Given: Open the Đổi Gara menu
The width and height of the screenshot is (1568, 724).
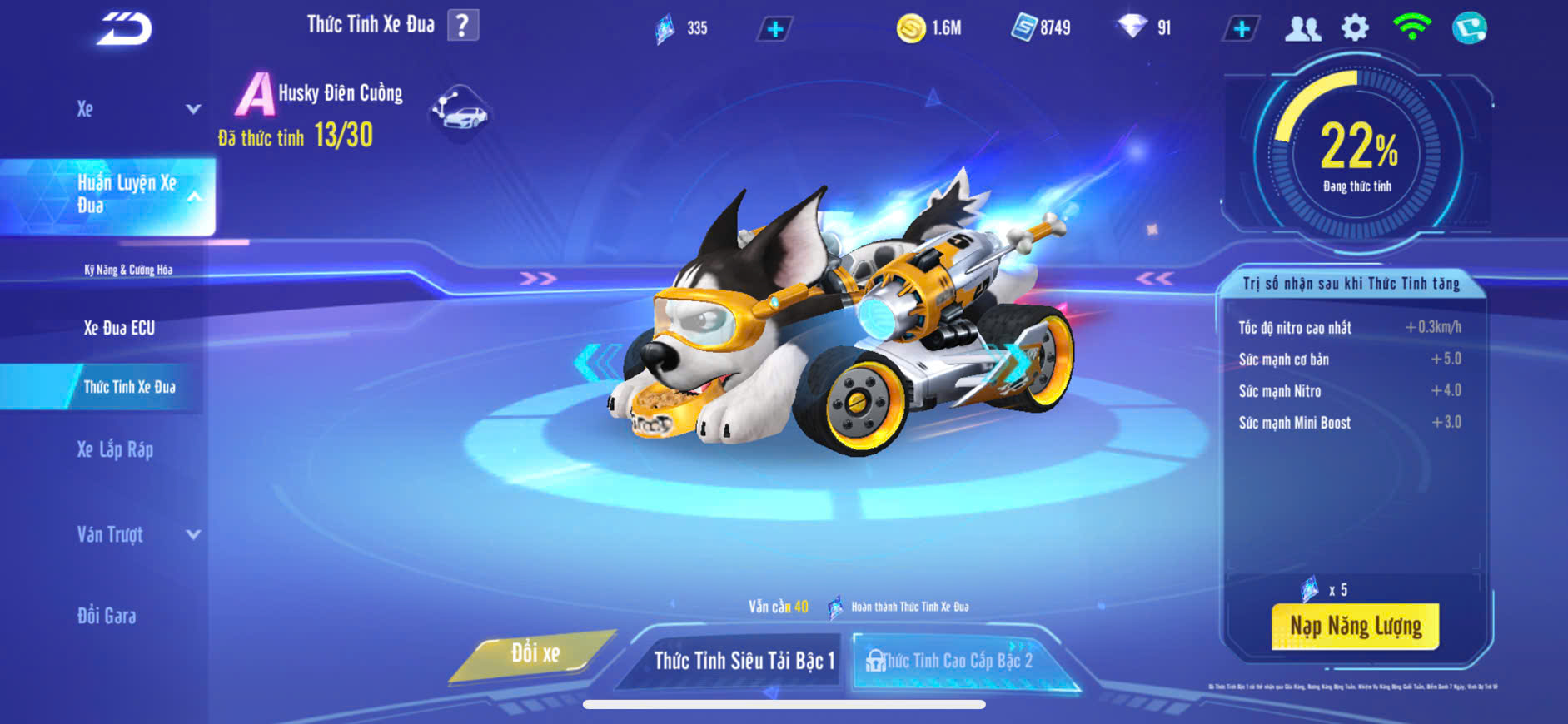Looking at the screenshot, I should click(x=107, y=616).
